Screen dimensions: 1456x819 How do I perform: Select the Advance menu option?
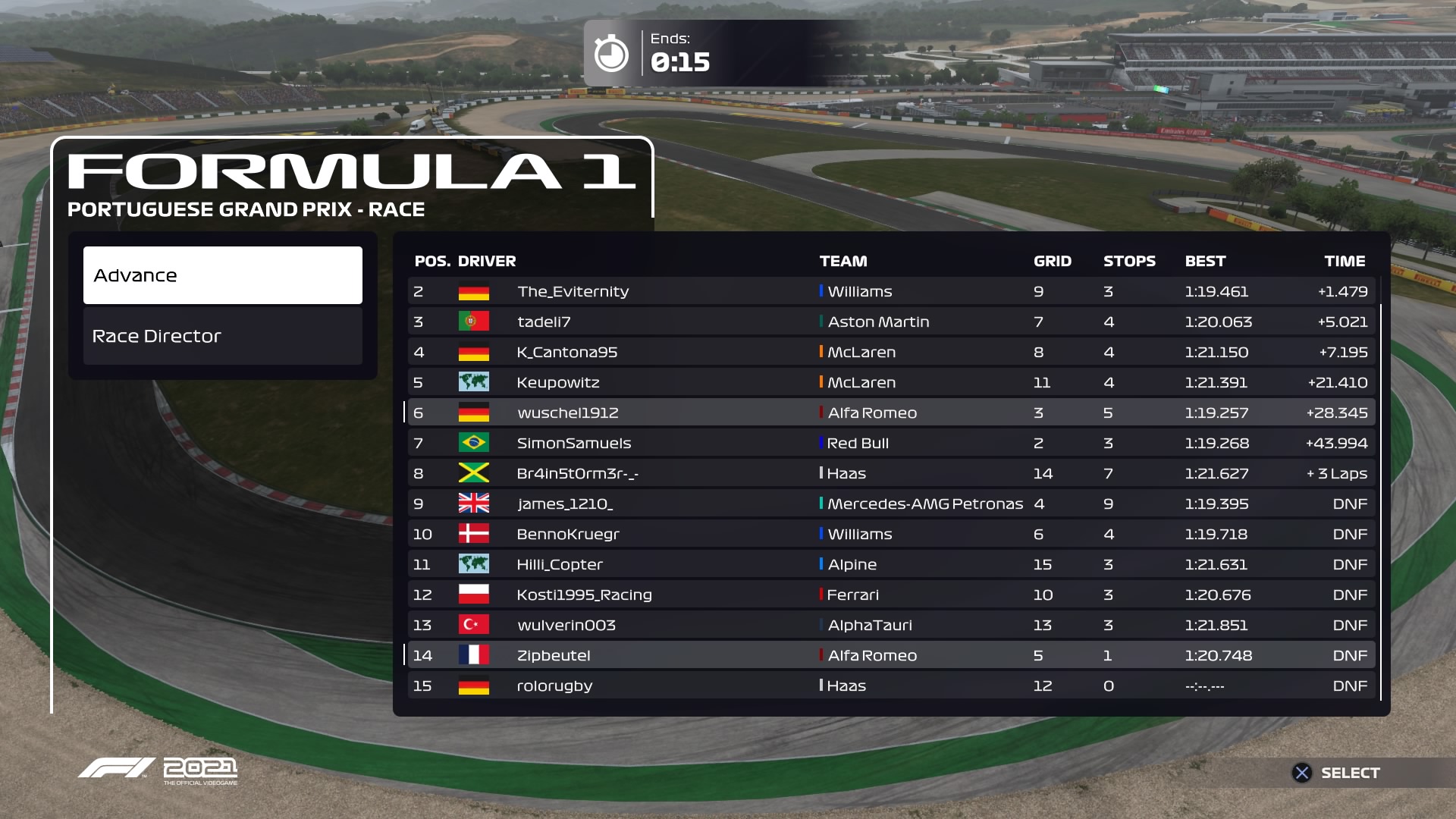222,275
